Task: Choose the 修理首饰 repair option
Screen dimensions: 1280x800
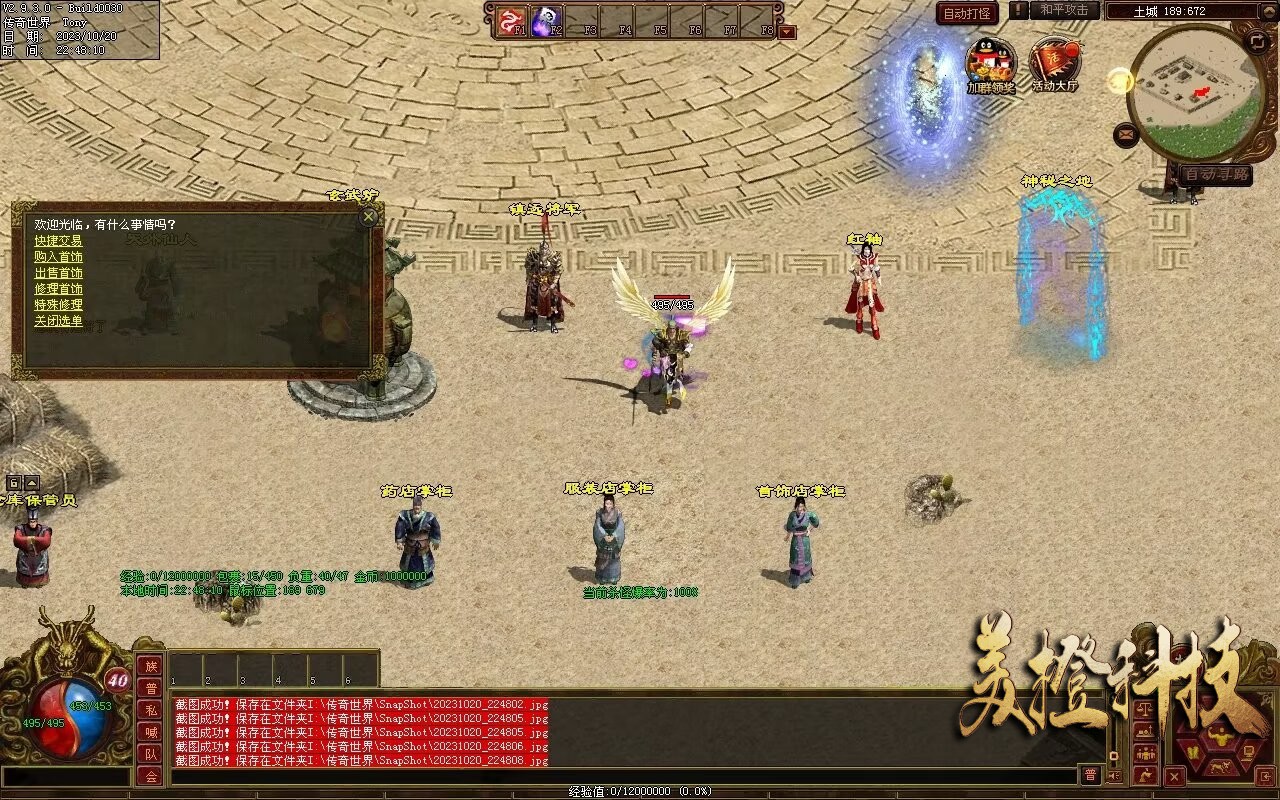Action: click(x=58, y=289)
